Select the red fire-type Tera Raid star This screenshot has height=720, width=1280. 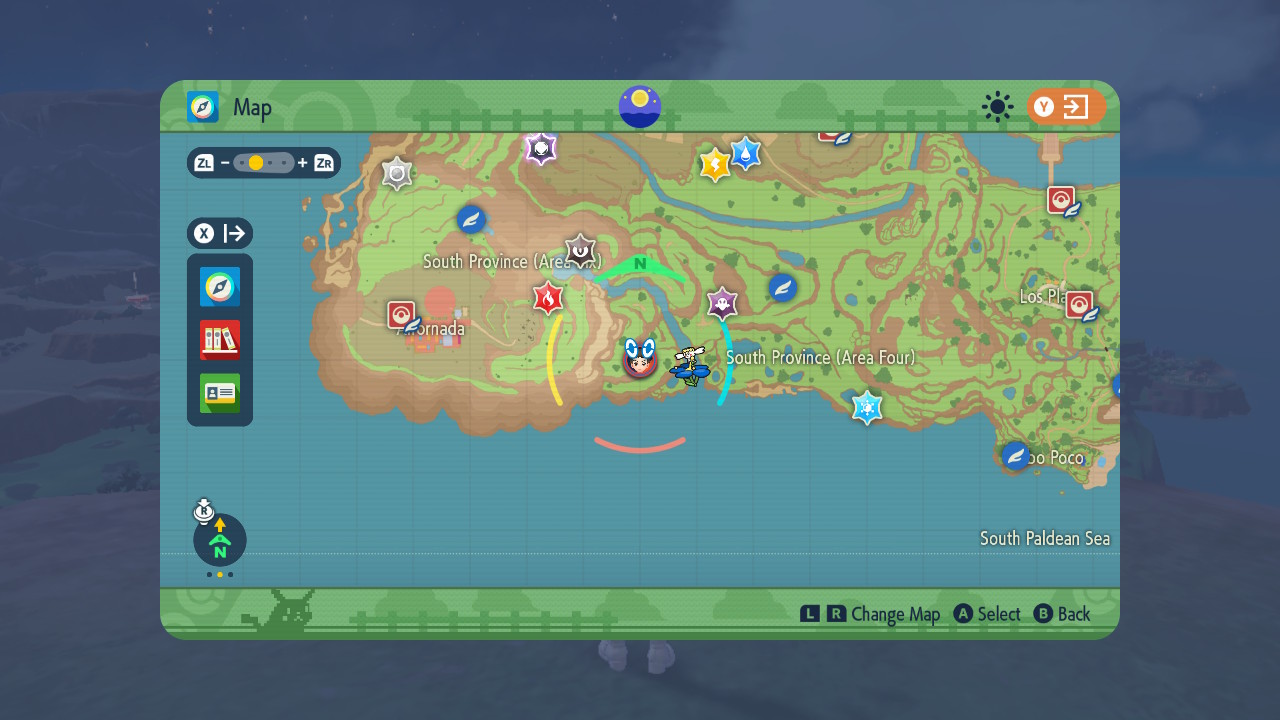click(548, 298)
